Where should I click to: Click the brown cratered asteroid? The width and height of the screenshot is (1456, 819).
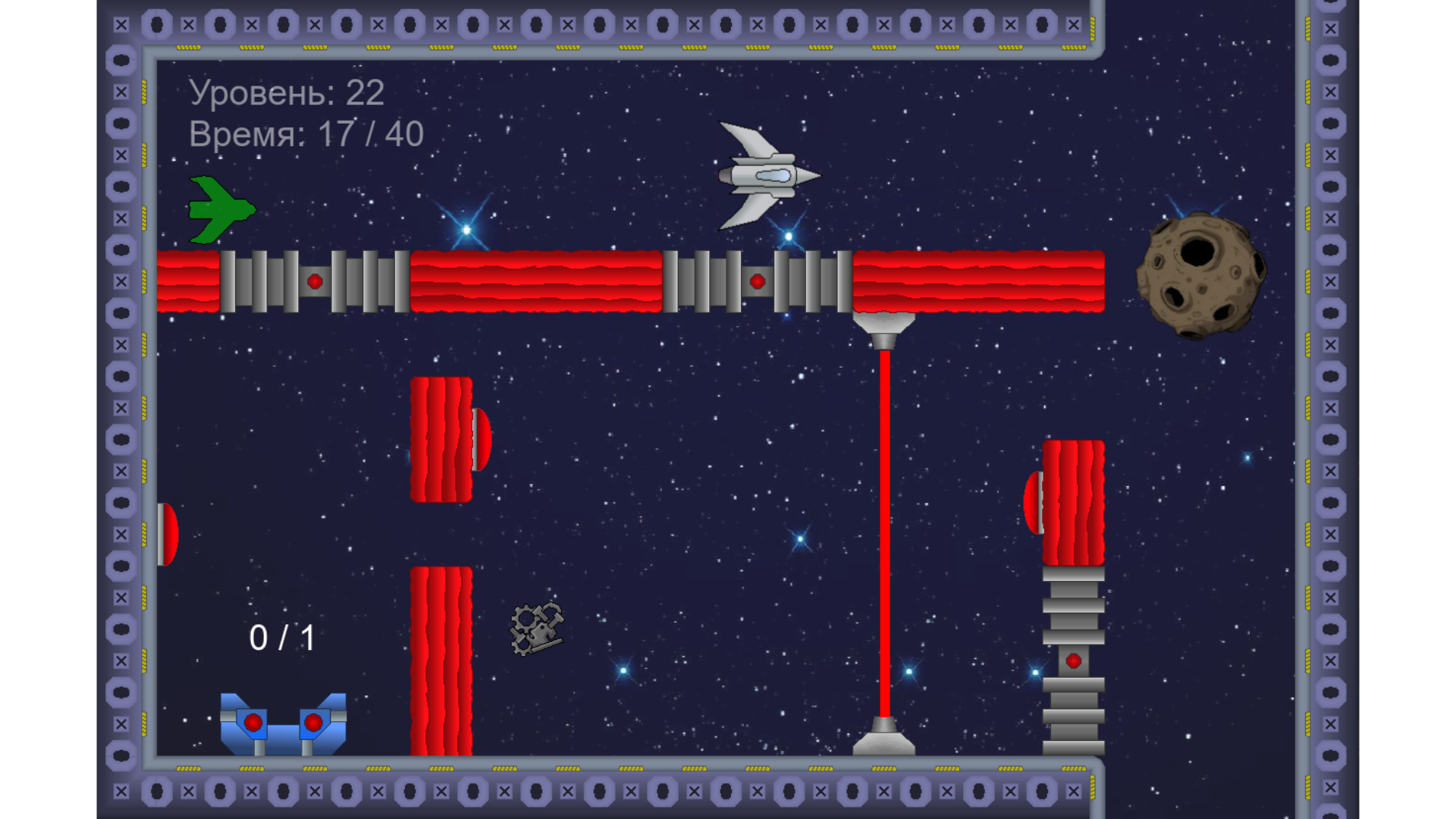click(x=1202, y=277)
